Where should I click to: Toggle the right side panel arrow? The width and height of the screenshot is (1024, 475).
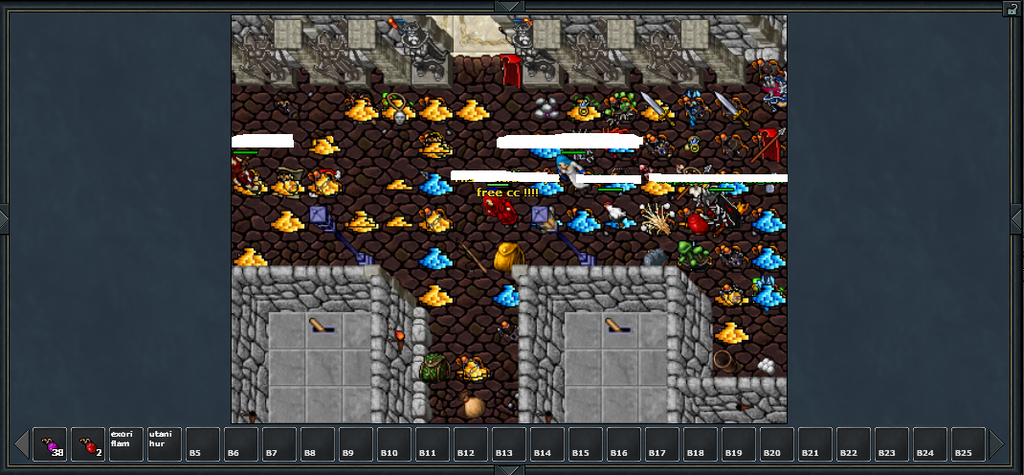(x=1019, y=218)
